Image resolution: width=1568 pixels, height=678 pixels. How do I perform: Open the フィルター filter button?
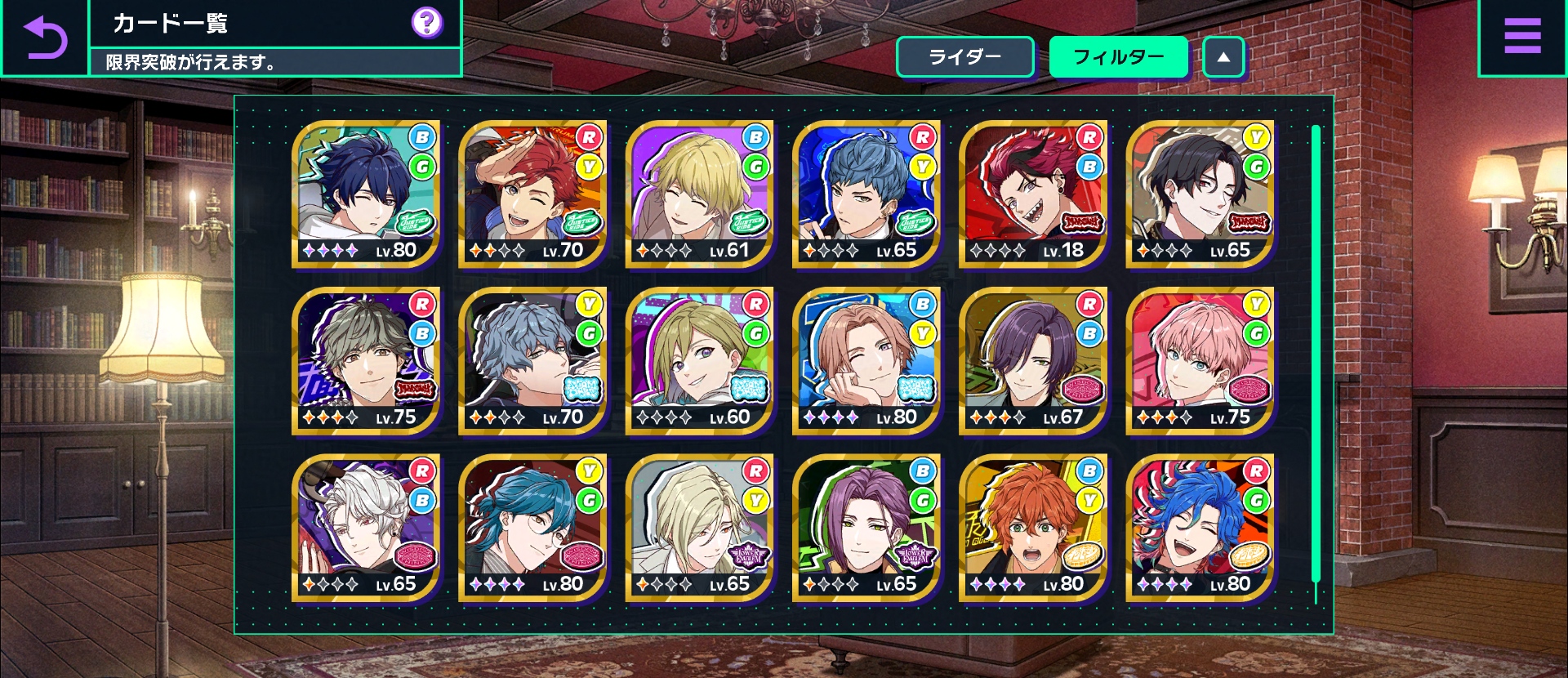[x=1118, y=57]
